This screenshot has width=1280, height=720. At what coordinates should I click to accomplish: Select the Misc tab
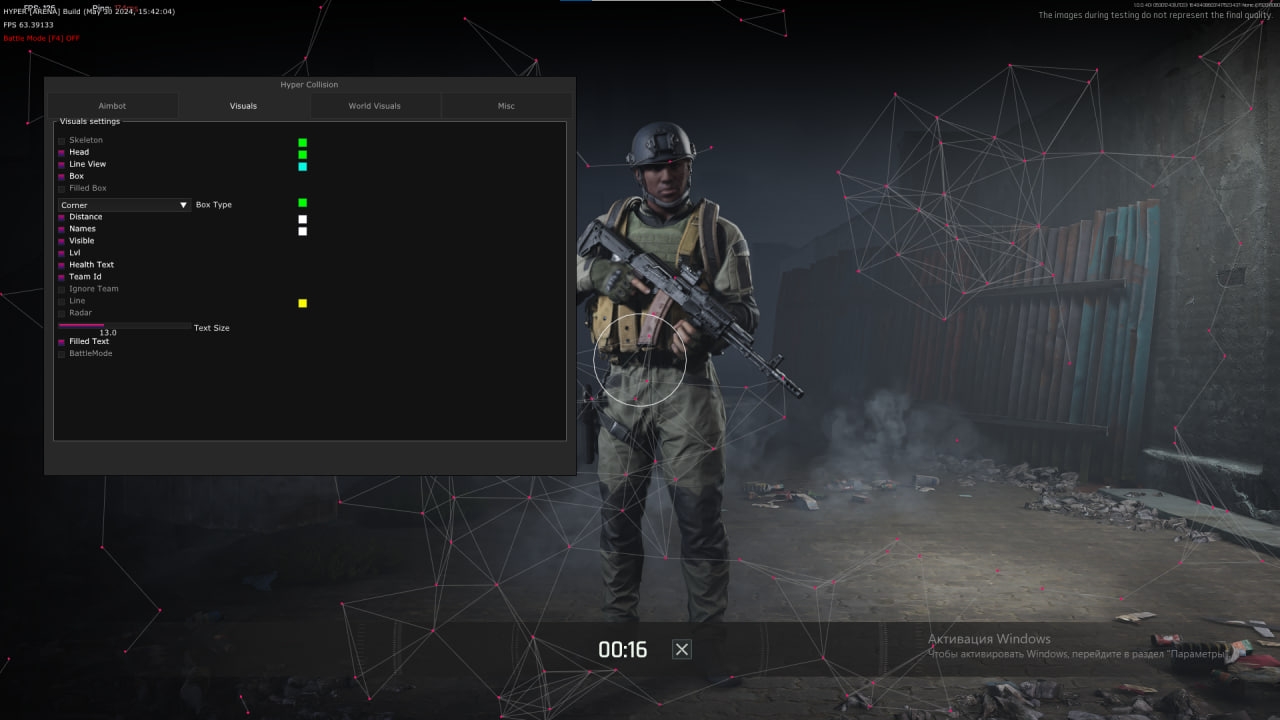[x=506, y=105]
